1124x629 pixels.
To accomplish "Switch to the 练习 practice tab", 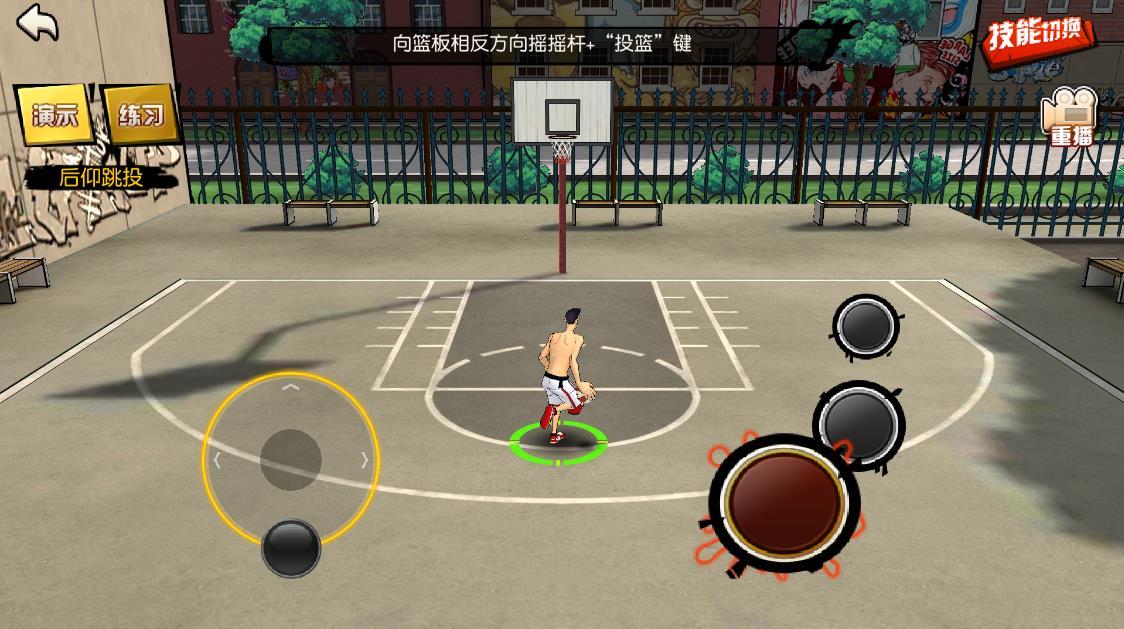I will click(141, 115).
